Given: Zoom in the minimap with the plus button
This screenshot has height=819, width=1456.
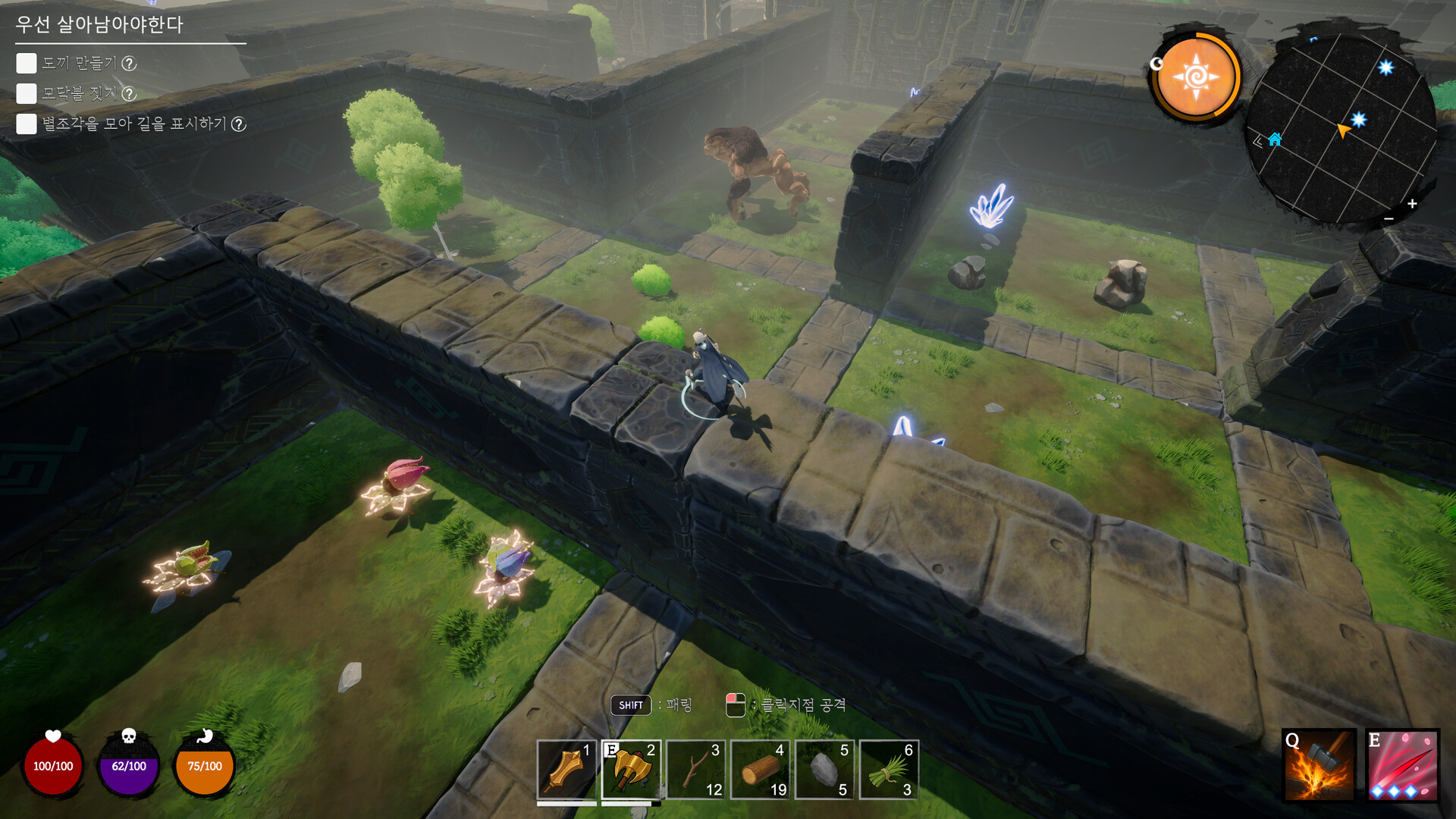Looking at the screenshot, I should [x=1412, y=202].
